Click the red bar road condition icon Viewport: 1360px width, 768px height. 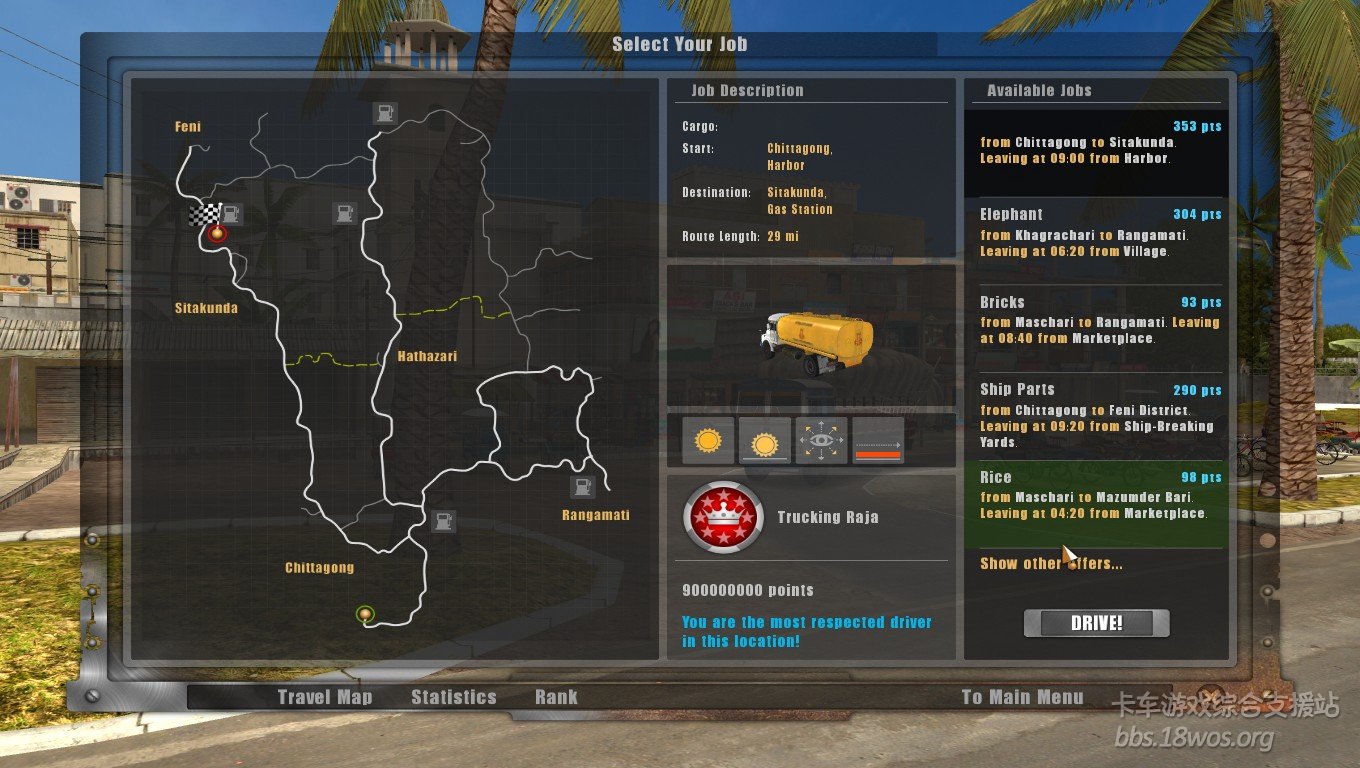tap(878, 441)
